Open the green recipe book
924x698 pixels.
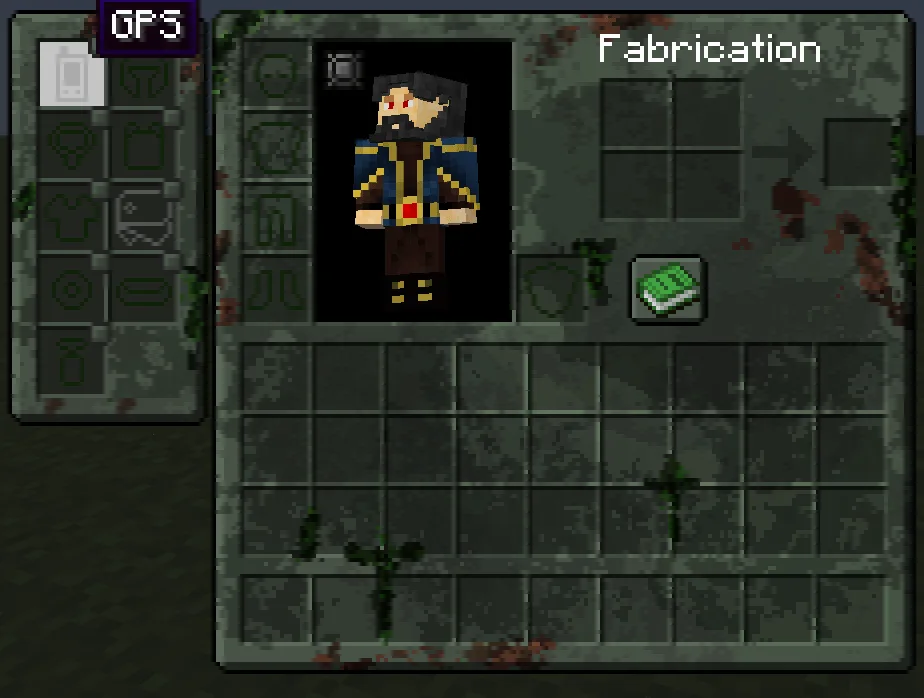(x=669, y=288)
